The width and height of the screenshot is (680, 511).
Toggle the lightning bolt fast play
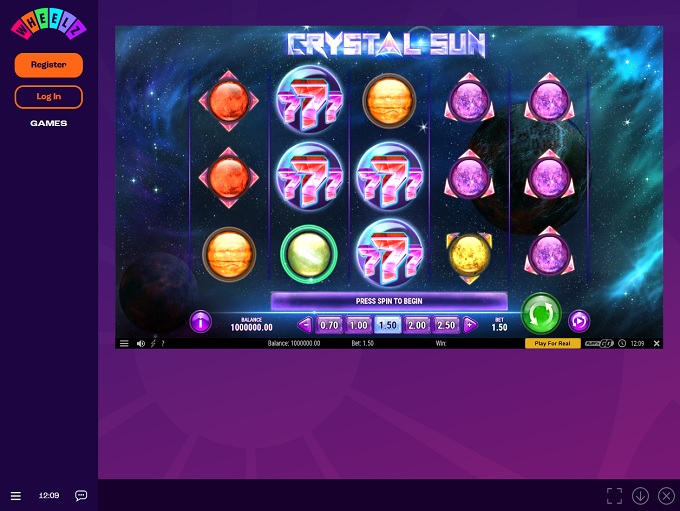(x=154, y=343)
